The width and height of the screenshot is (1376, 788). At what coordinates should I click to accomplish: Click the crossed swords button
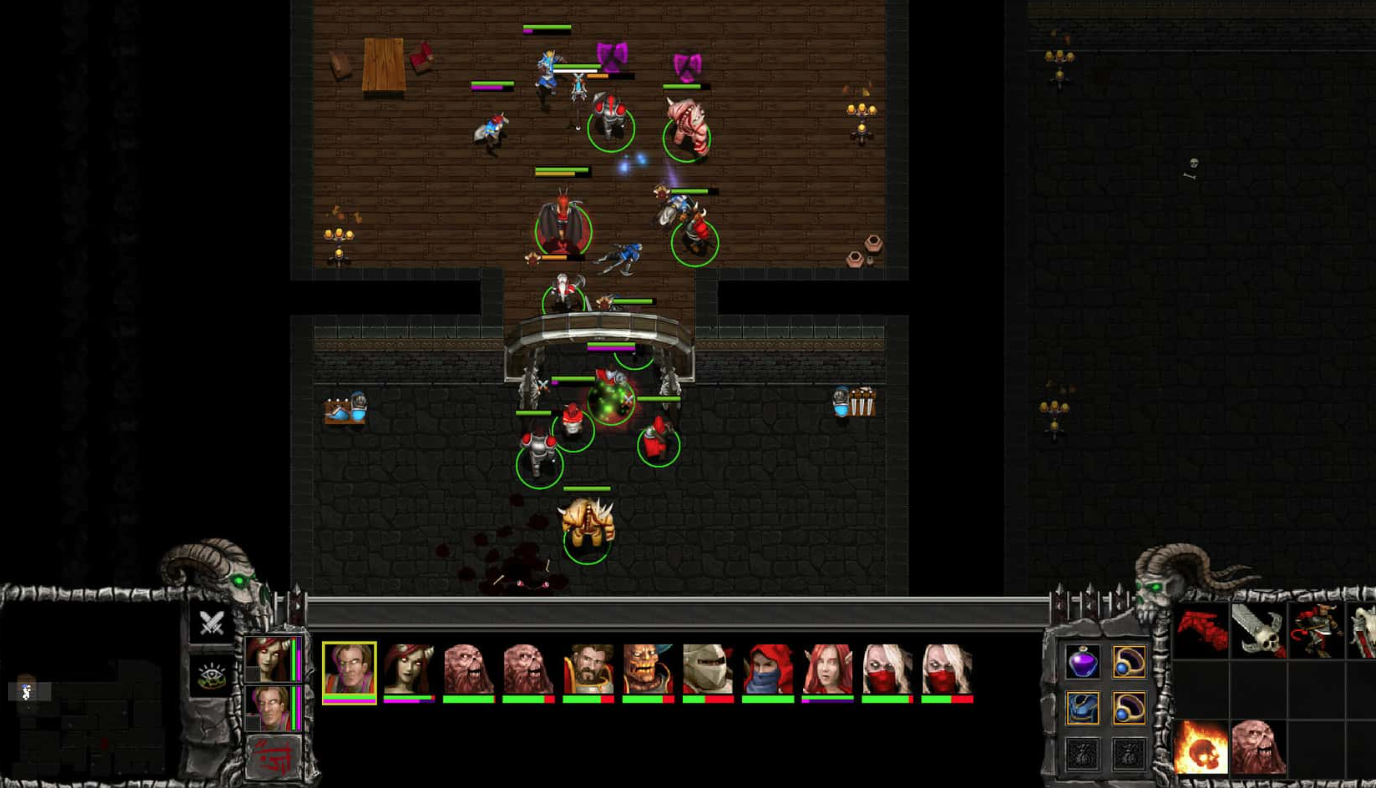click(x=211, y=623)
